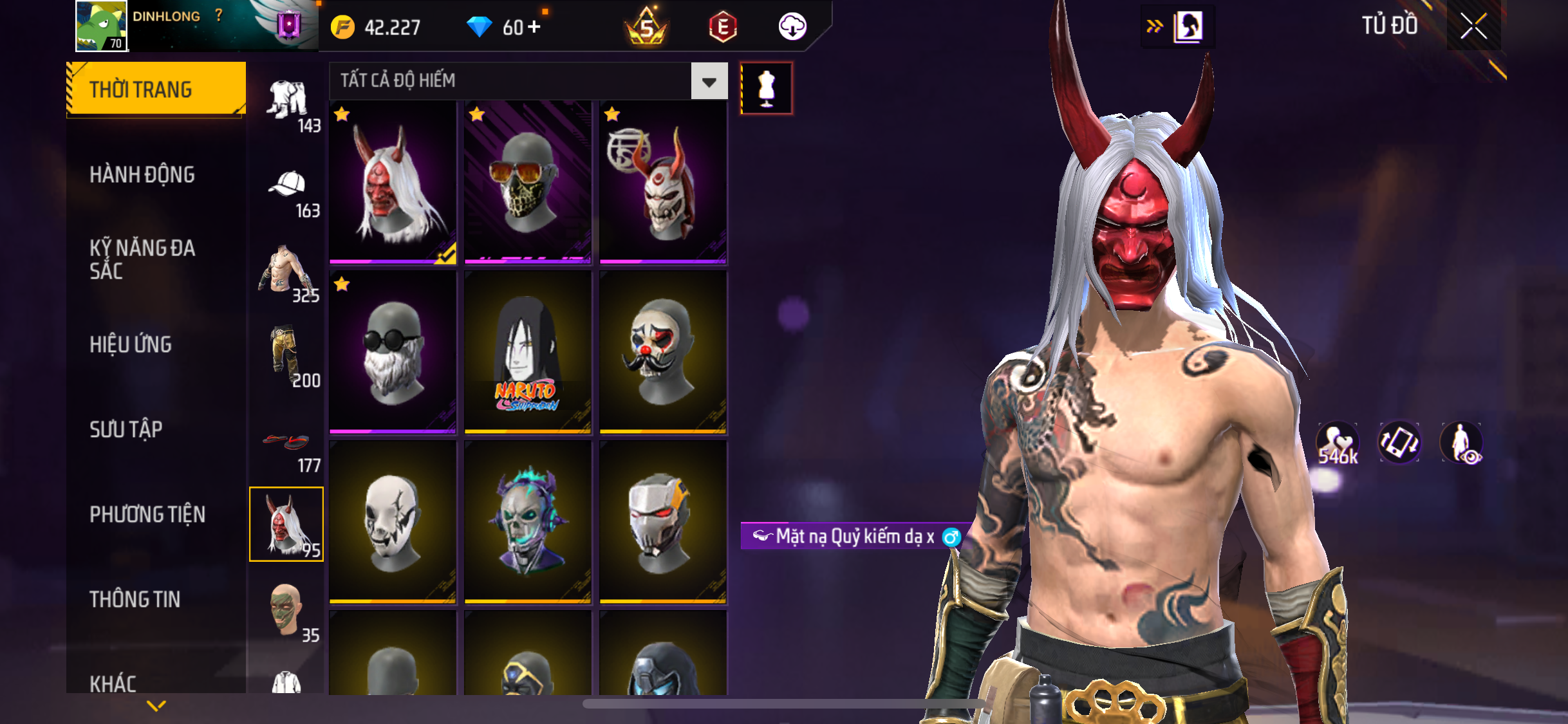This screenshot has width=1568, height=724.
Task: Open the Thông Tin tab
Action: [135, 599]
